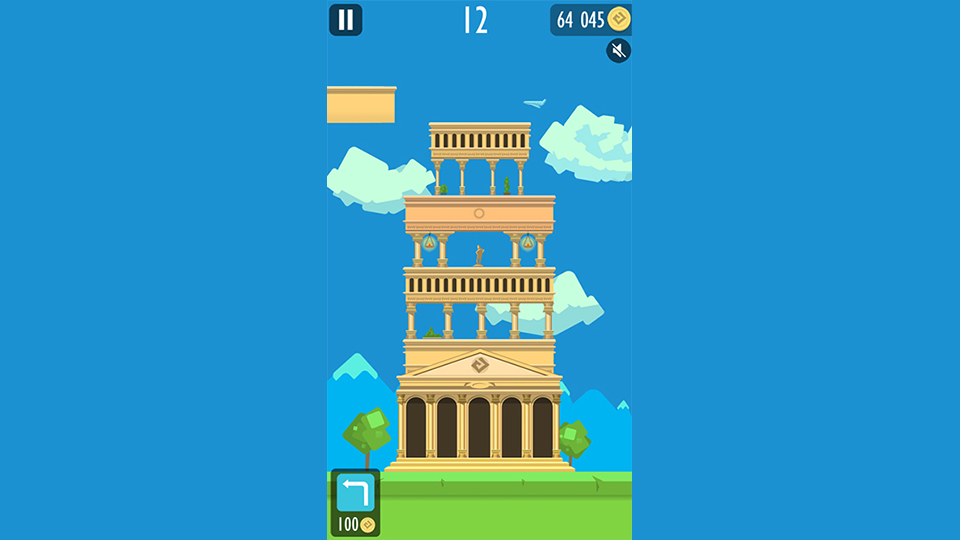This screenshot has width=960, height=540.
Task: Pause the game
Action: [x=346, y=20]
